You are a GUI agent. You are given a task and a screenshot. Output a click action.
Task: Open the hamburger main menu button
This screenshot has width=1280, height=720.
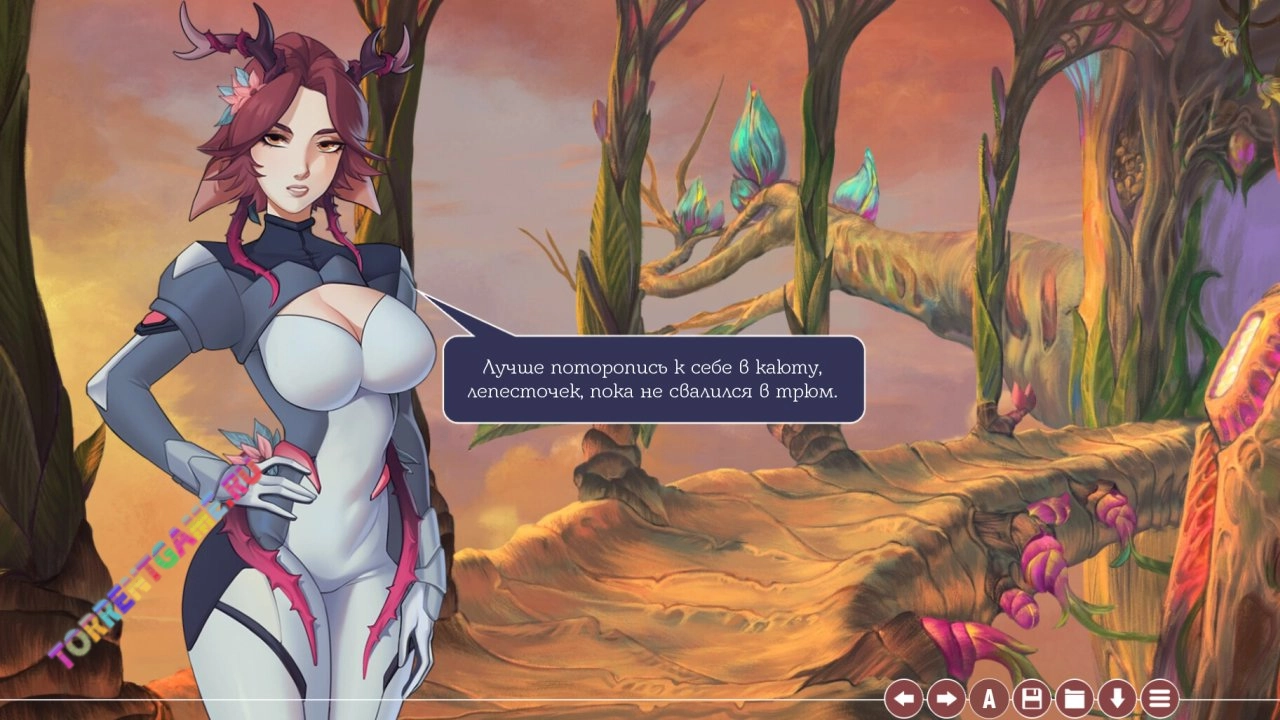(1159, 698)
